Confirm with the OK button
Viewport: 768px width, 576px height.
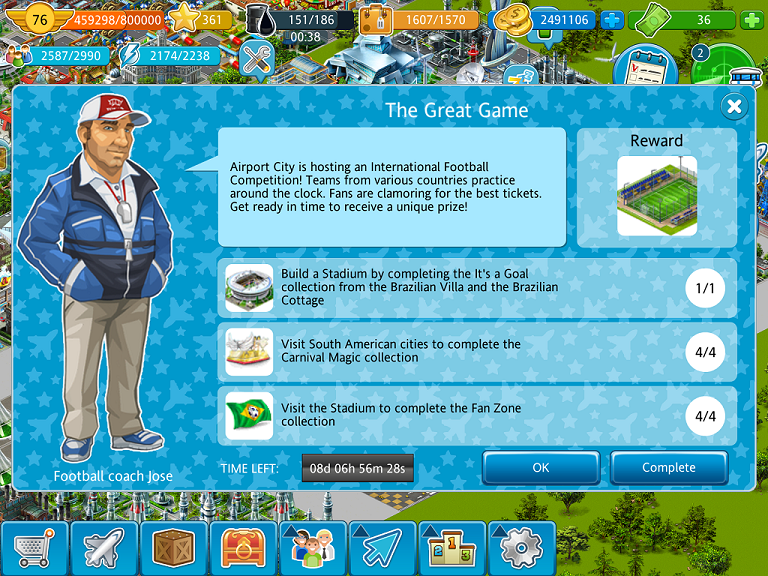click(541, 468)
